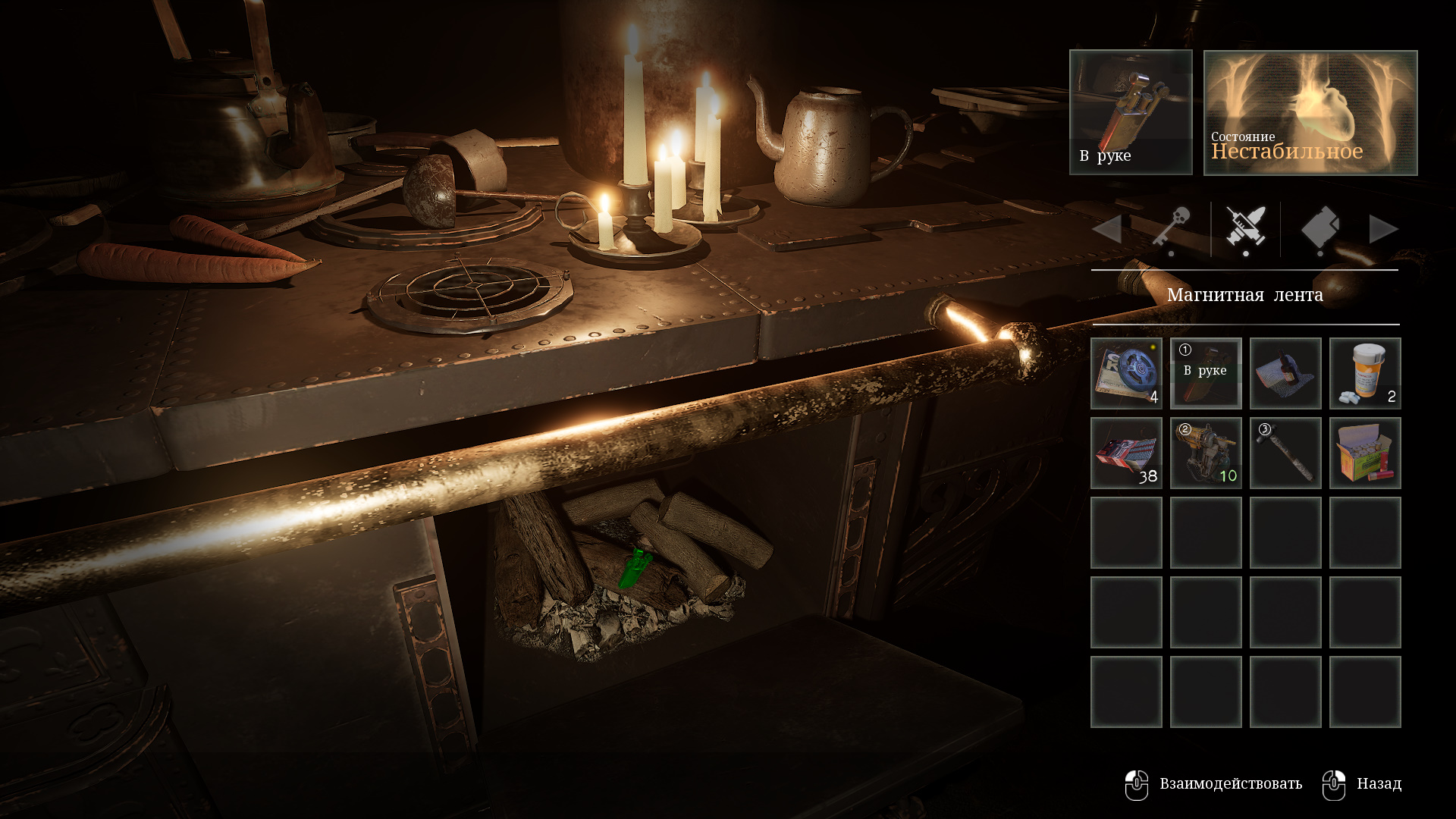This screenshot has height=819, width=1456.
Task: Go to next inventory category arrow
Action: coord(1383,229)
